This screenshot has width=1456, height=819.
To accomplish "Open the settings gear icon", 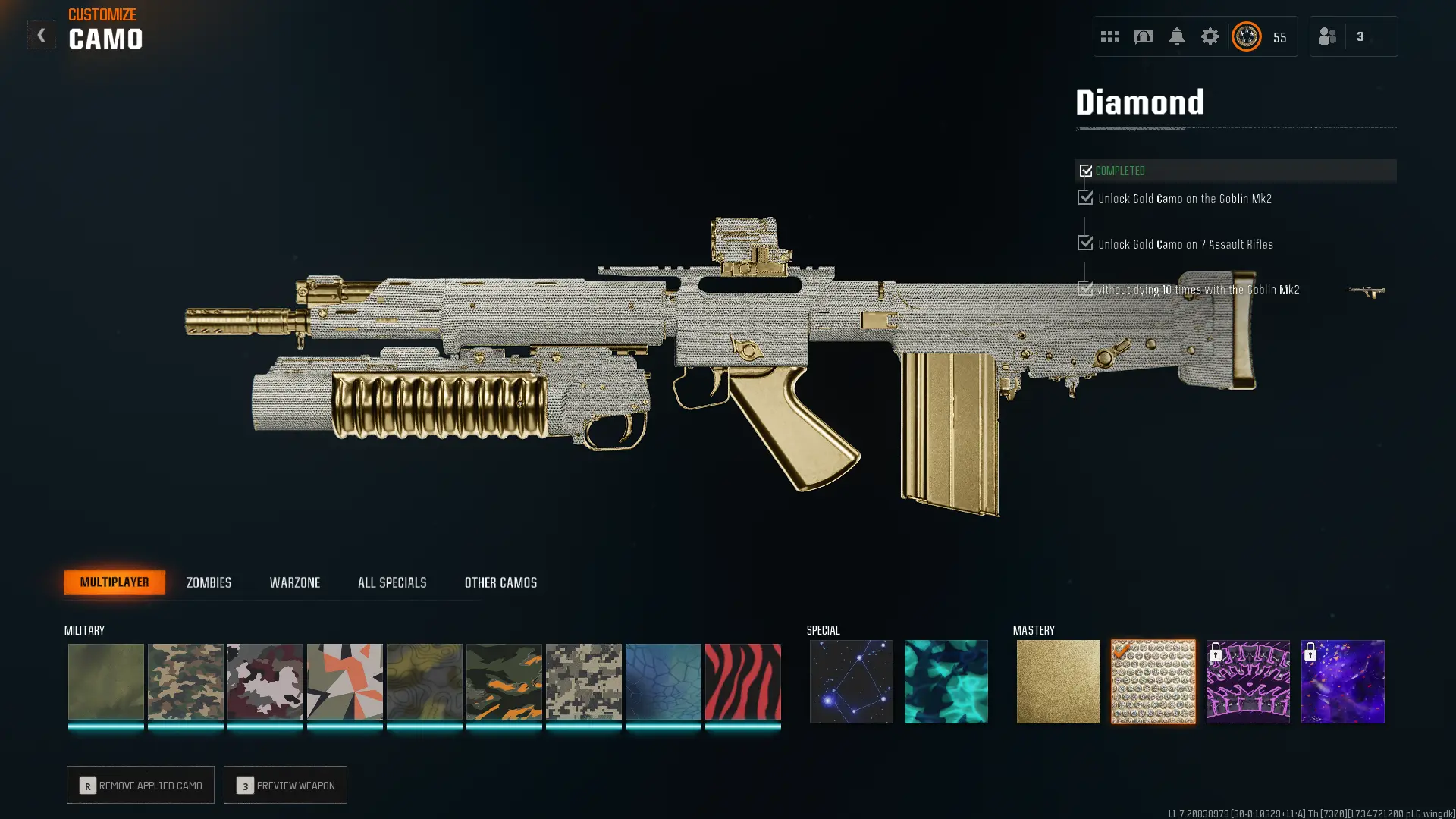I will pyautogui.click(x=1210, y=36).
